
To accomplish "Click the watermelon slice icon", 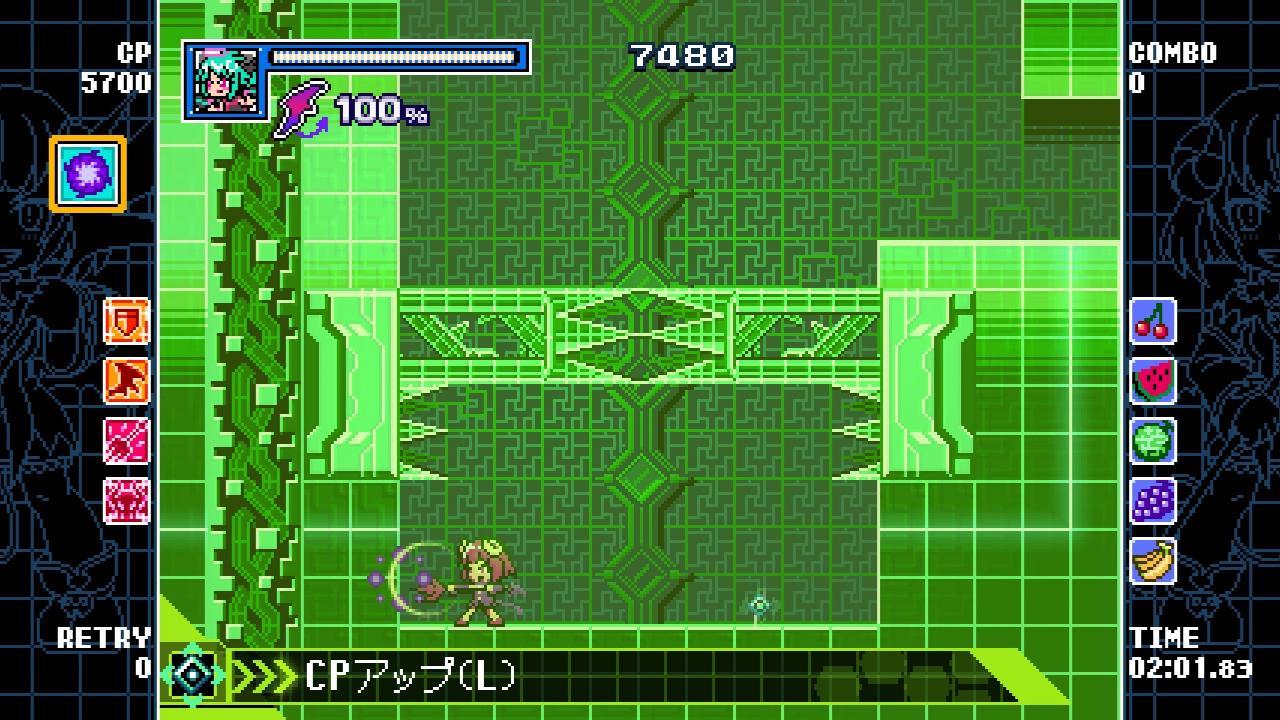I will pyautogui.click(x=1153, y=381).
